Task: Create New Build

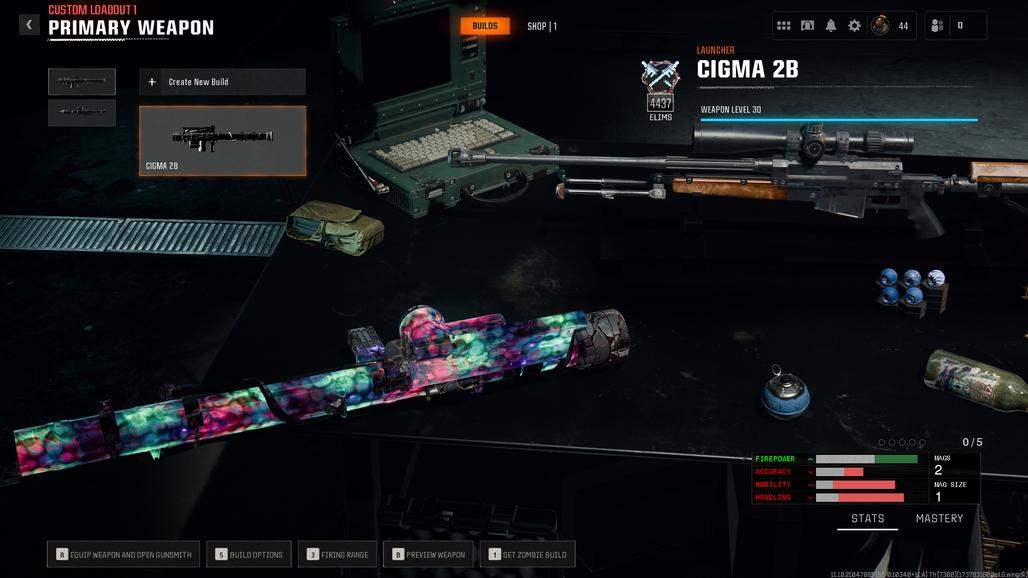Action: 222,82
